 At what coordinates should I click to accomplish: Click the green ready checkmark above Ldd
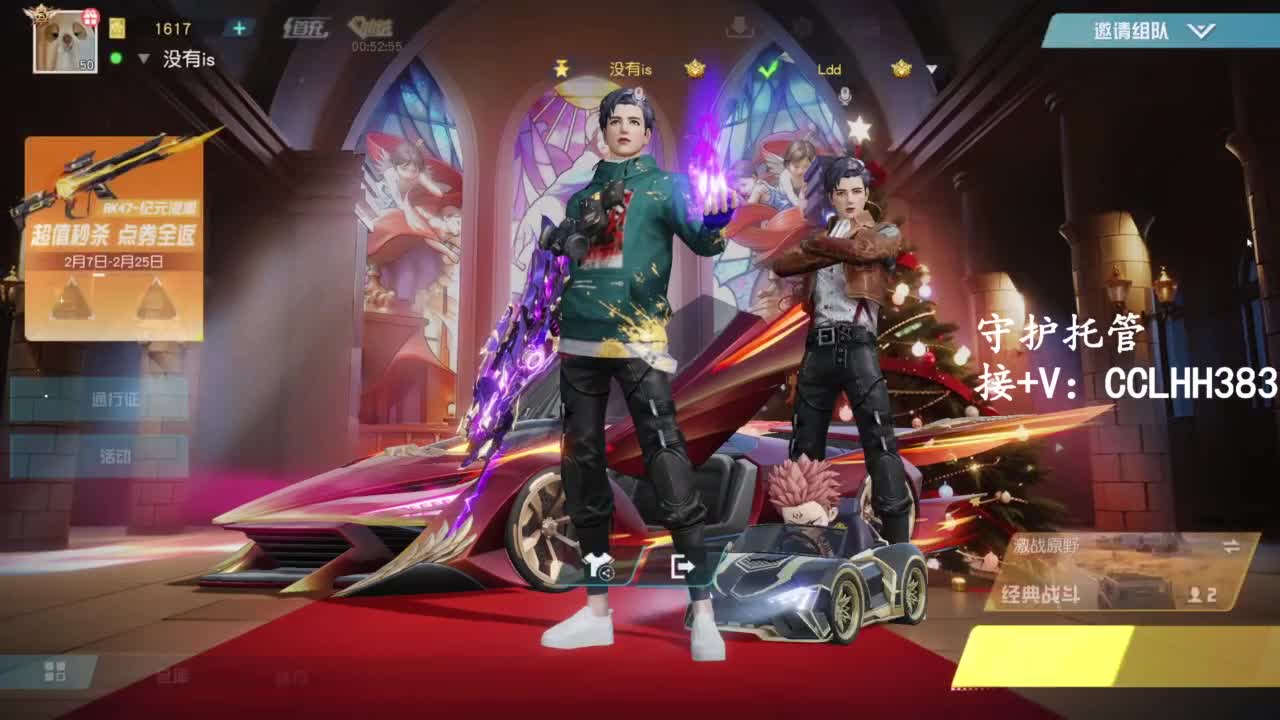pos(768,68)
